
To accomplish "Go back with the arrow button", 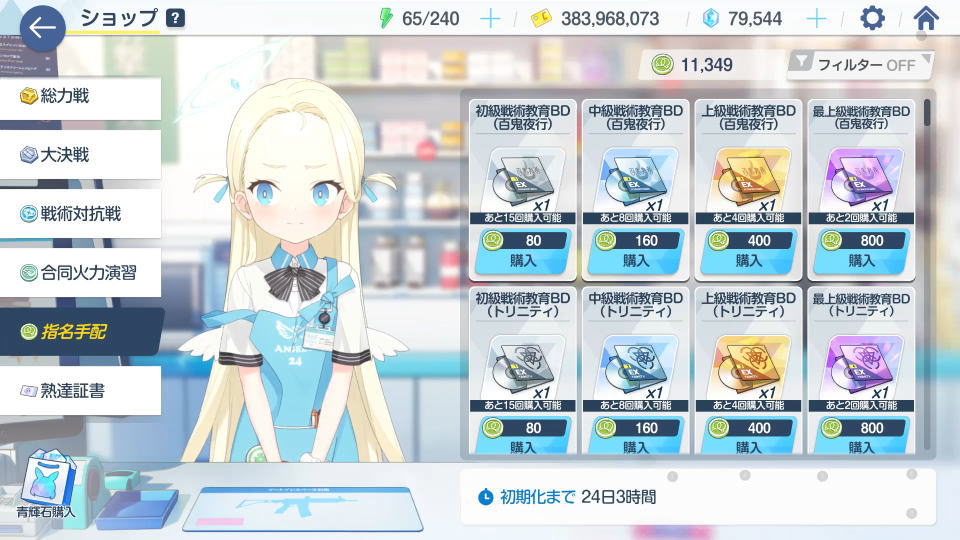I will point(42,29).
